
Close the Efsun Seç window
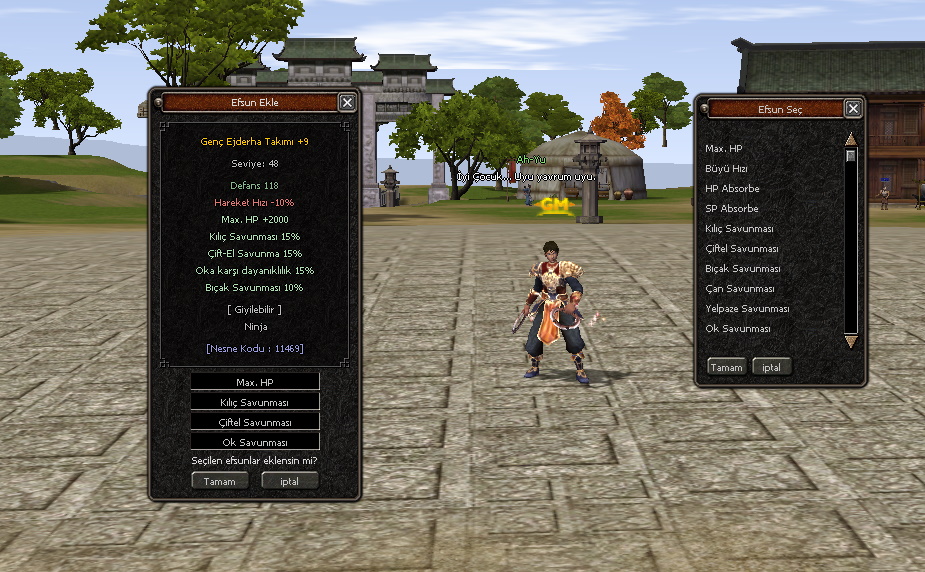pyautogui.click(x=853, y=109)
